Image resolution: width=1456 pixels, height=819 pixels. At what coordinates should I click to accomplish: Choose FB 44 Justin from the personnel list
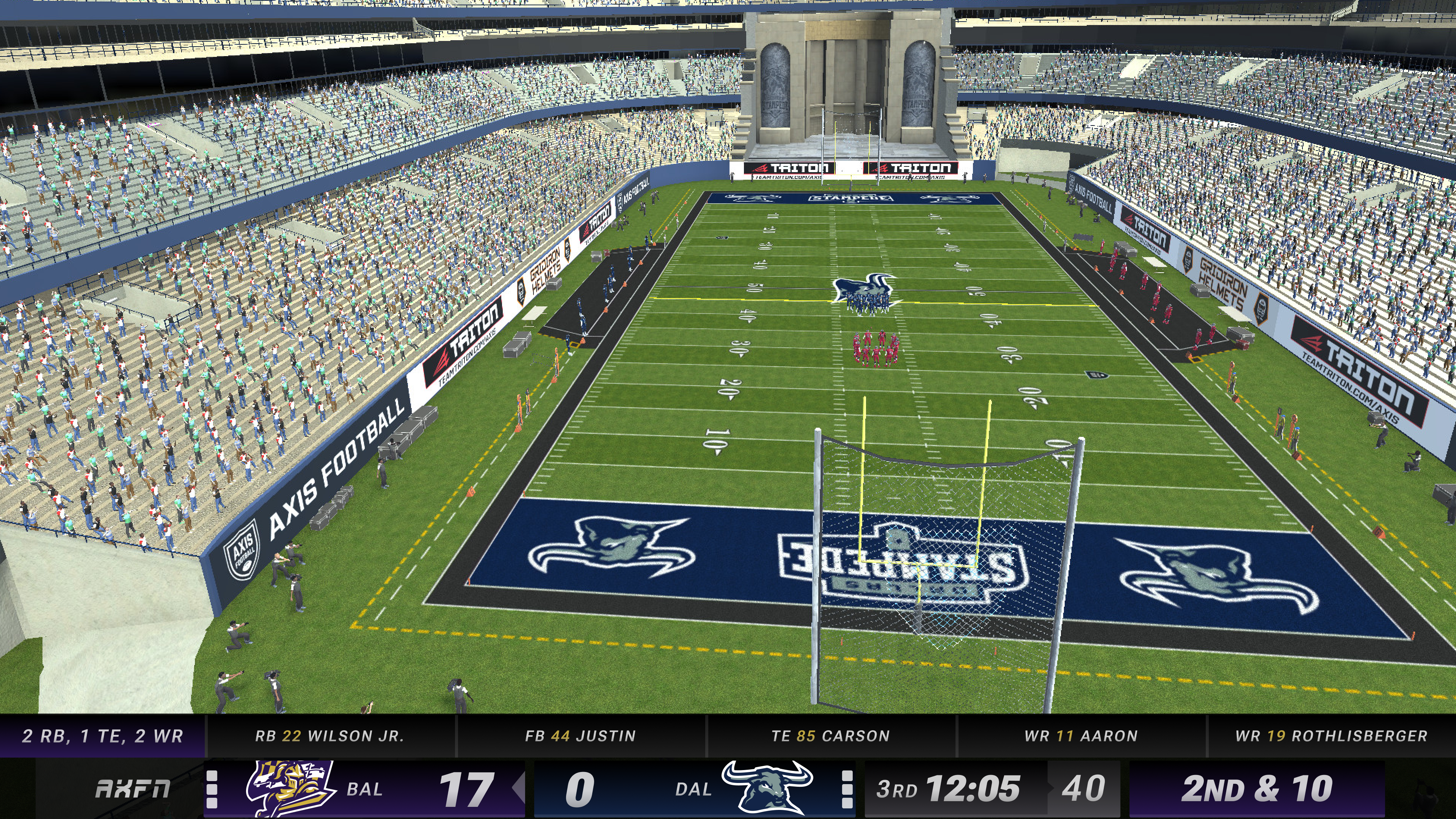point(581,736)
